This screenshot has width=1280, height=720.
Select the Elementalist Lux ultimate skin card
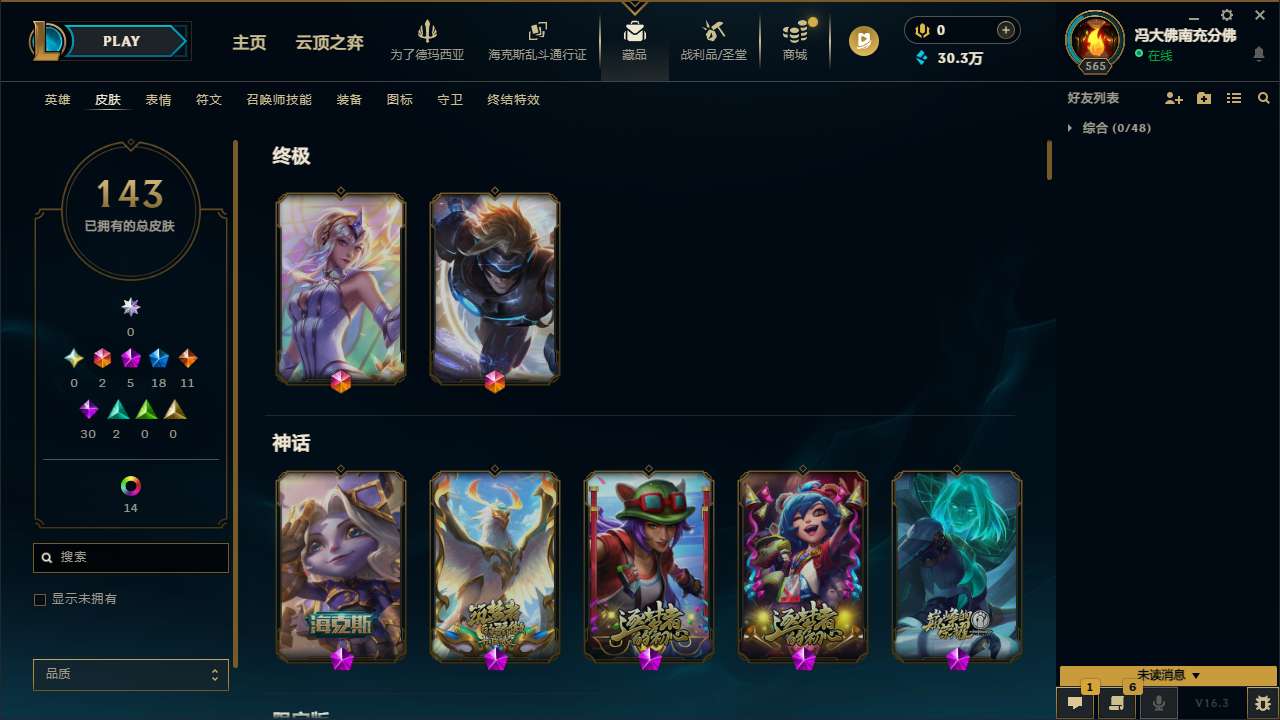[340, 288]
